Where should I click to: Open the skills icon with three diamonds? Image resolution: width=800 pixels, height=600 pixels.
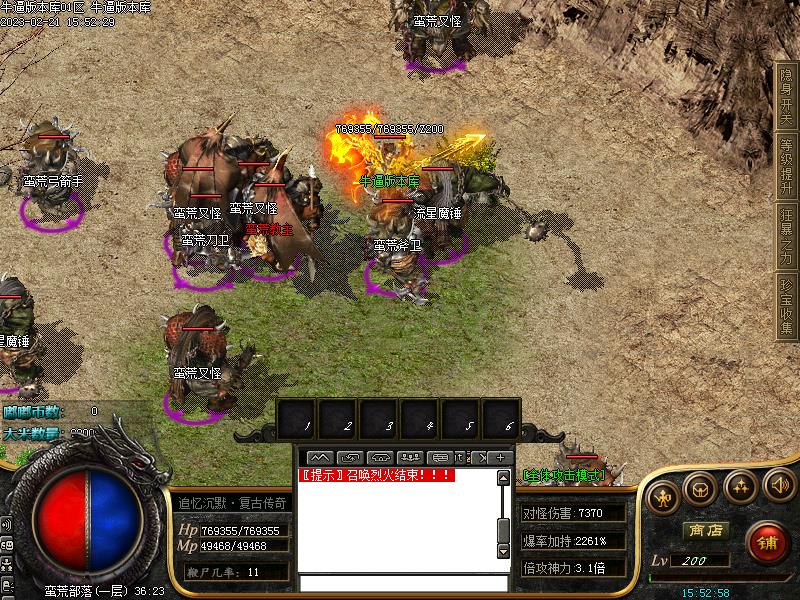740,488
